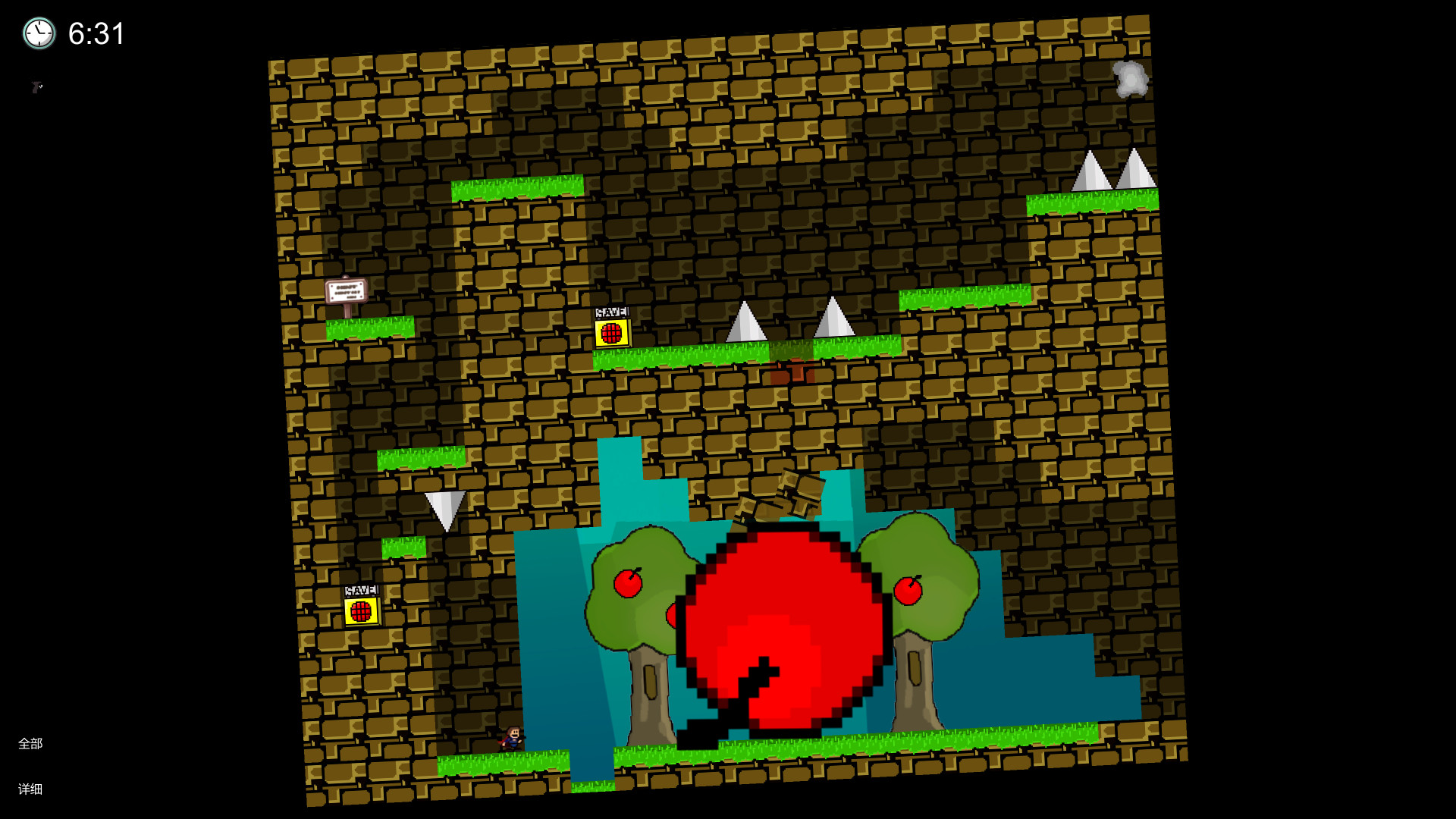The image size is (1456, 819).
Task: Select the 详细 option at the bottom left
Action: [32, 789]
